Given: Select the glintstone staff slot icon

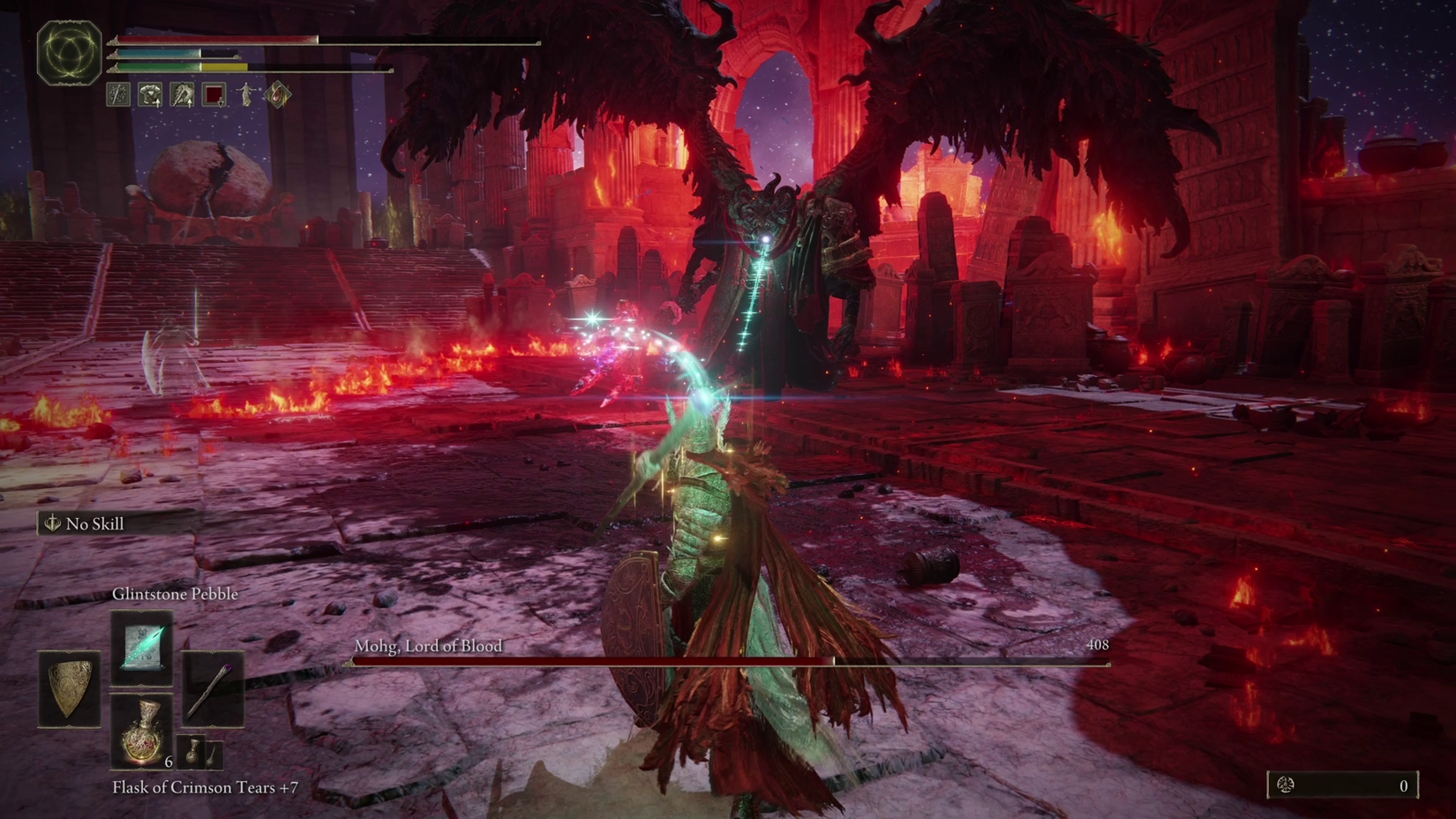Looking at the screenshot, I should tap(214, 688).
